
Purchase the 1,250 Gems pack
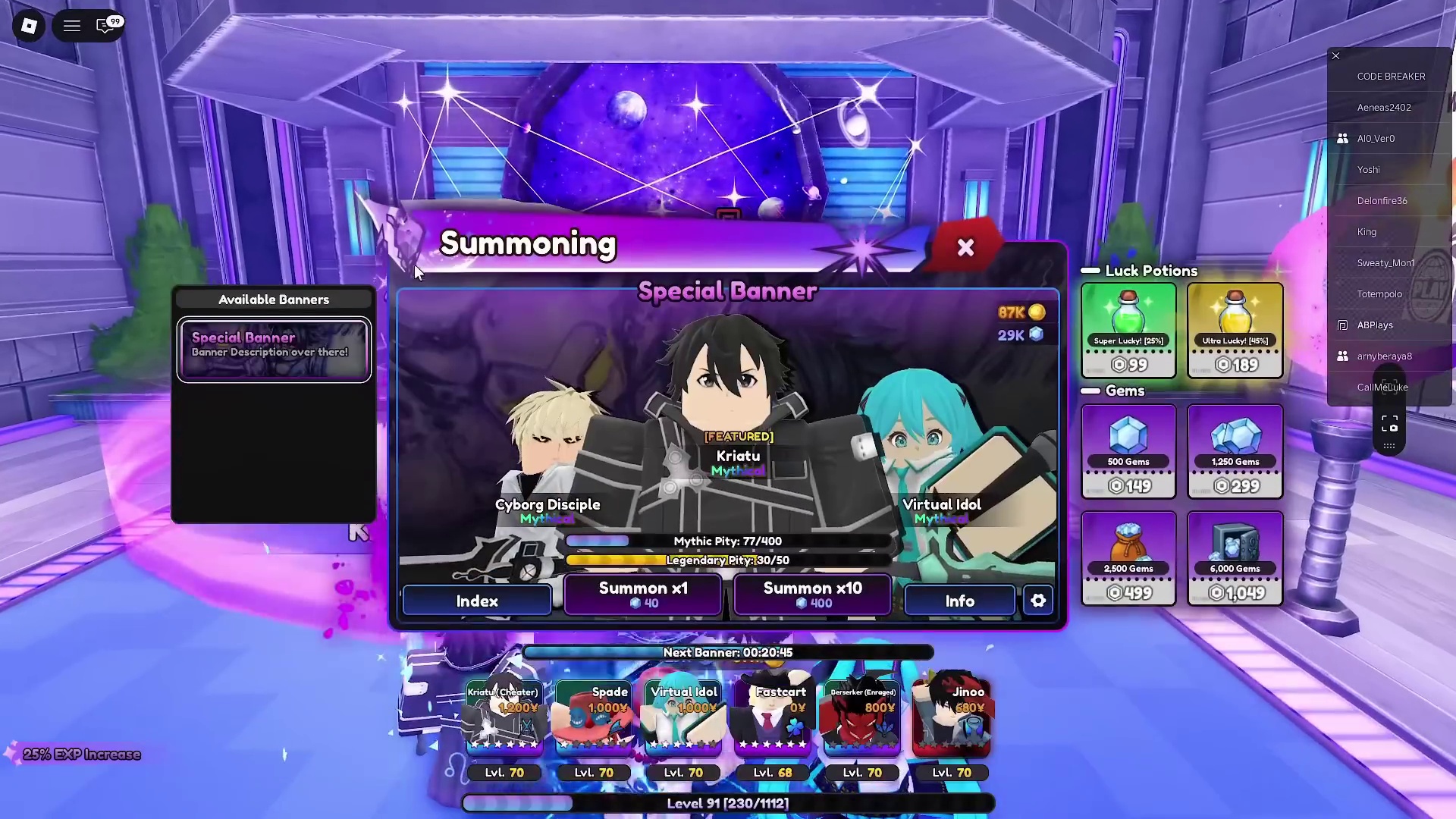click(1235, 452)
